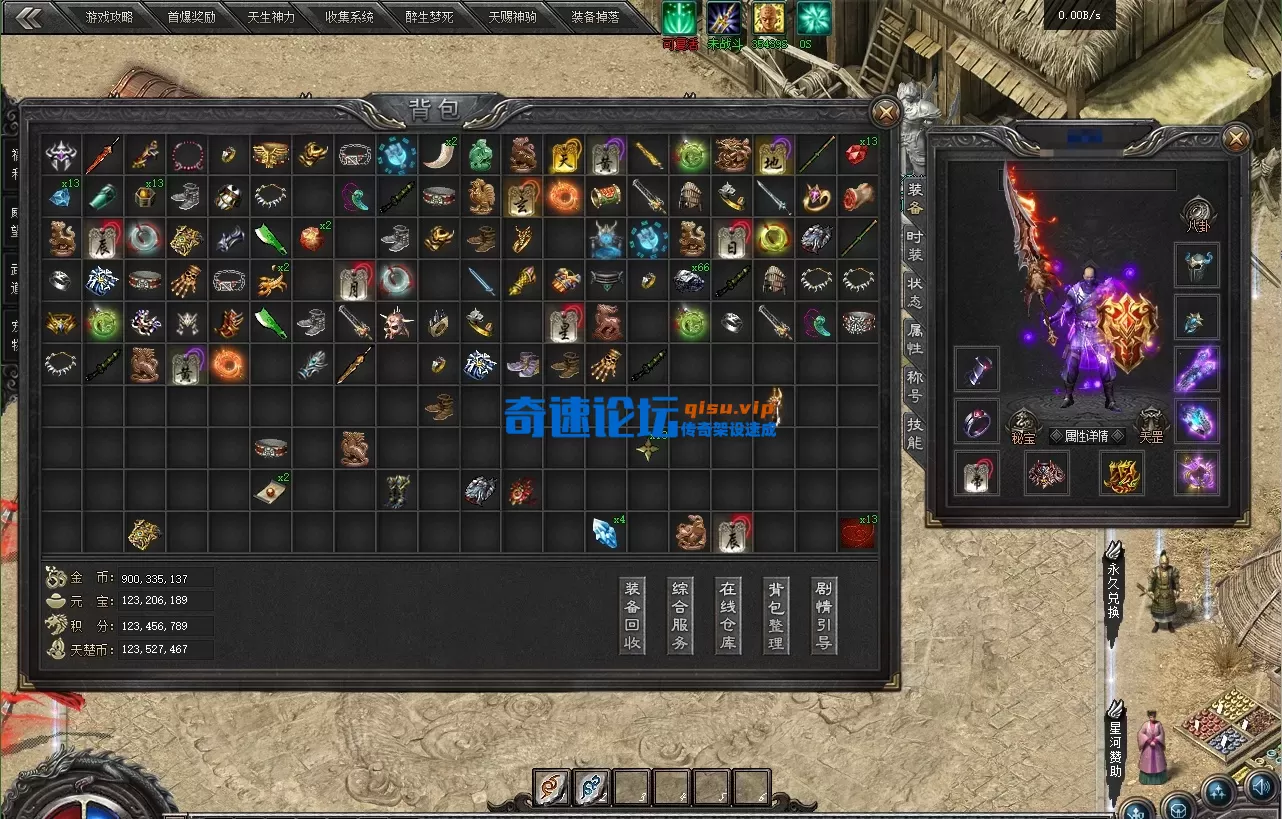Sort the bag with 背包整理
The image size is (1282, 819).
tap(776, 615)
